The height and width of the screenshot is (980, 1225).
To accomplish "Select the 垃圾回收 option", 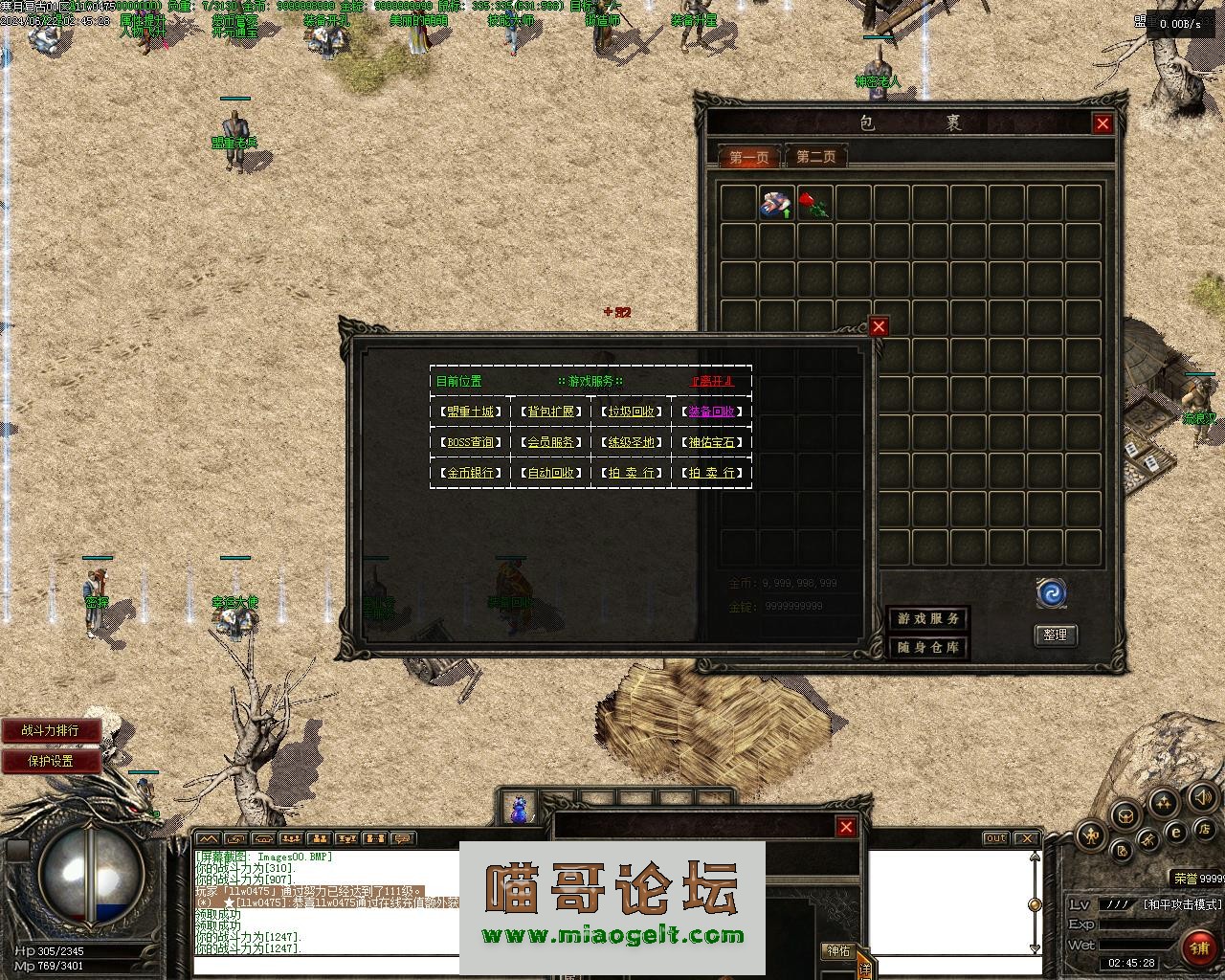I will (631, 412).
